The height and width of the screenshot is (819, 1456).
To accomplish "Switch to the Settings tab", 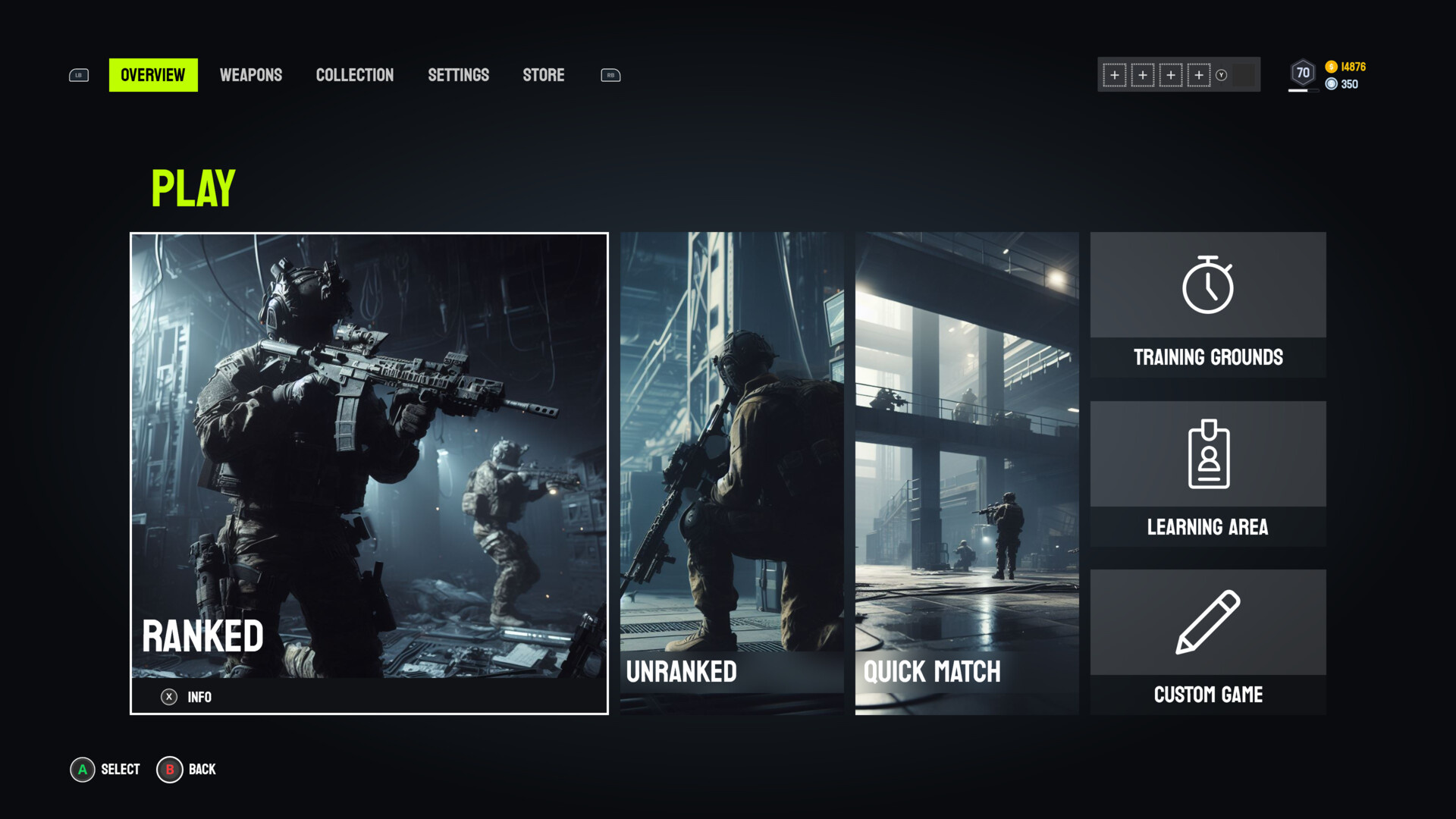I will pos(458,74).
